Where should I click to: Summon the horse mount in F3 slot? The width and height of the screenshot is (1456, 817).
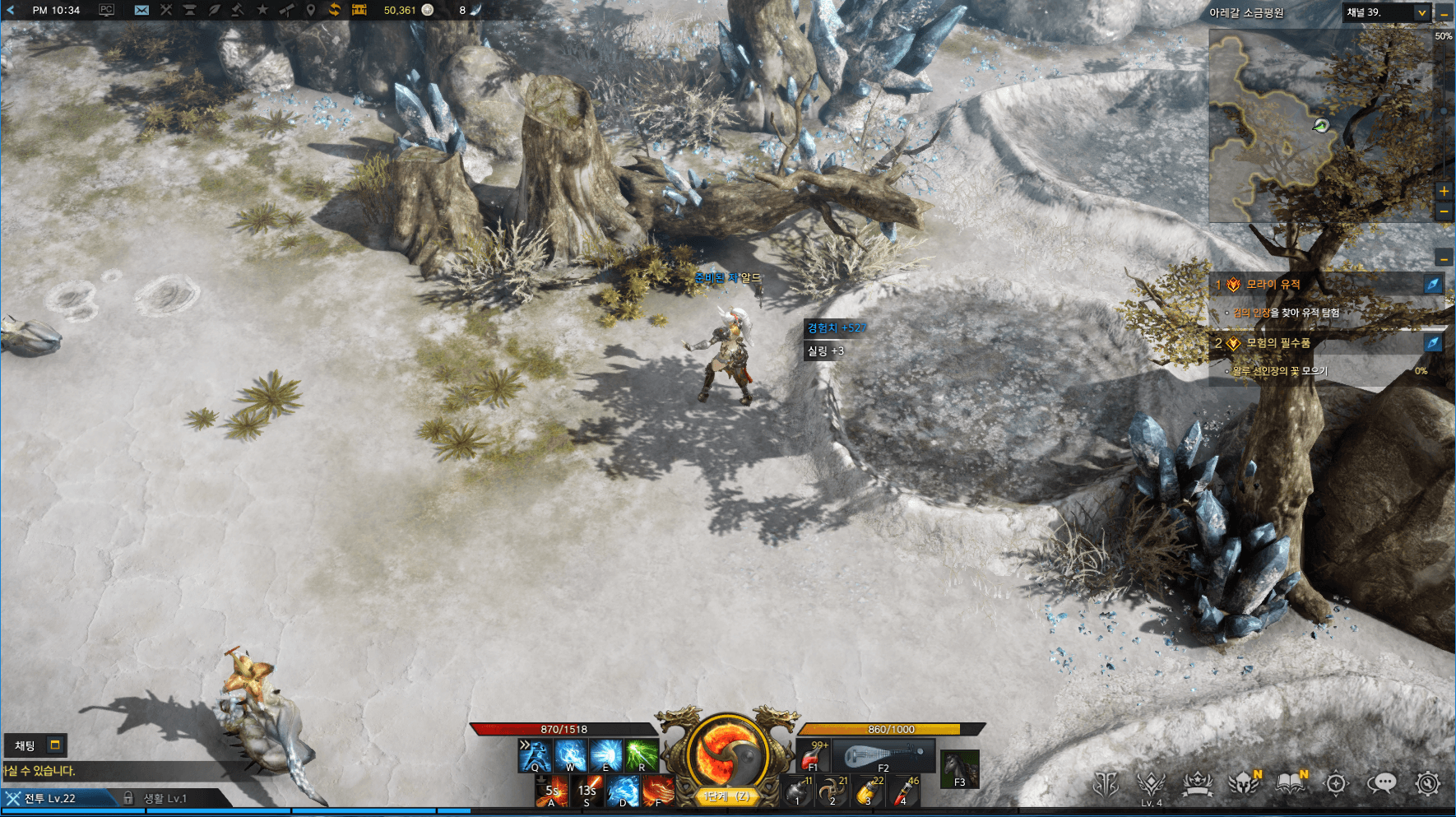959,769
